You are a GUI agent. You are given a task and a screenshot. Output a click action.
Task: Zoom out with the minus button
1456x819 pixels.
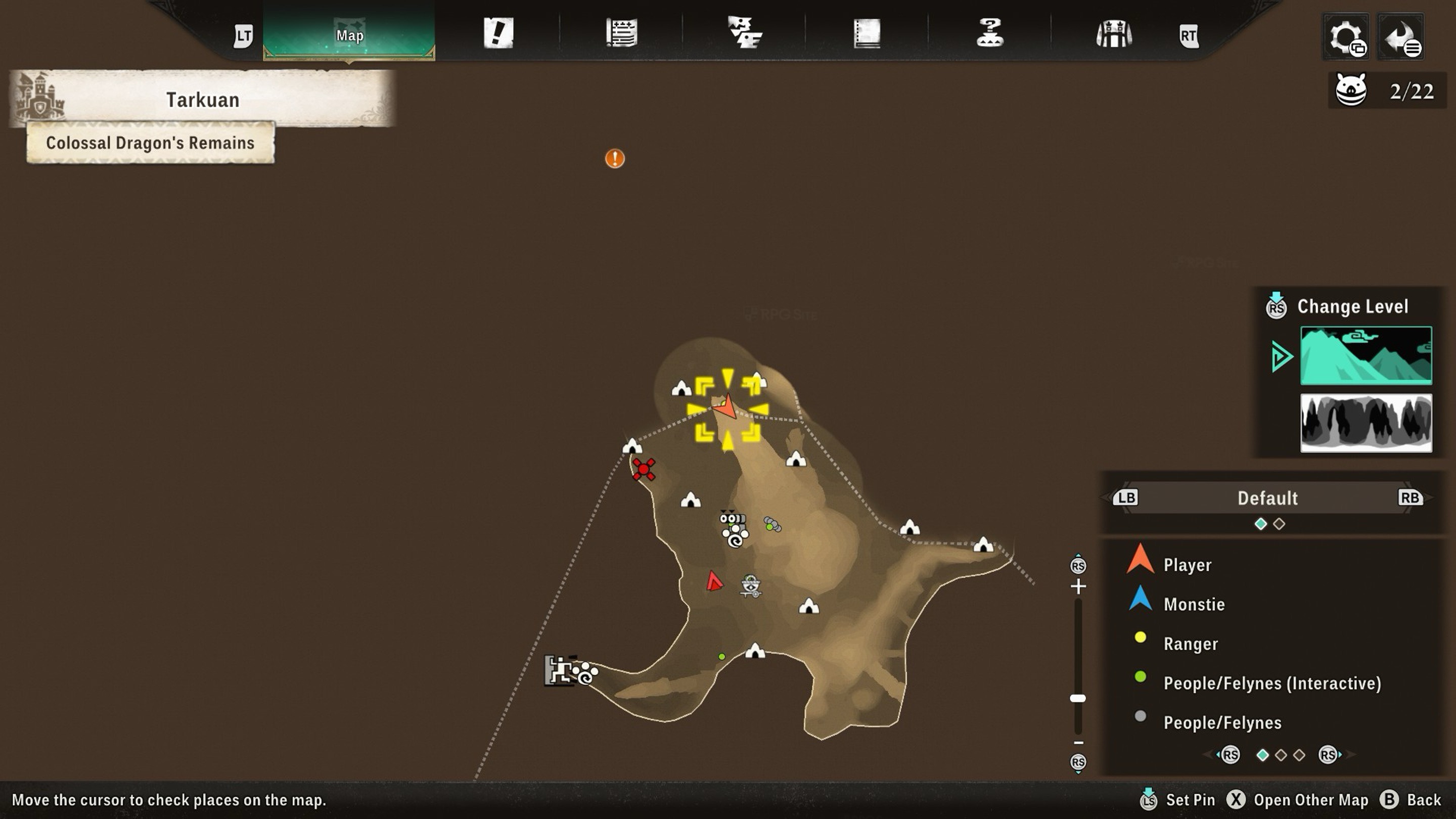pos(1078,743)
